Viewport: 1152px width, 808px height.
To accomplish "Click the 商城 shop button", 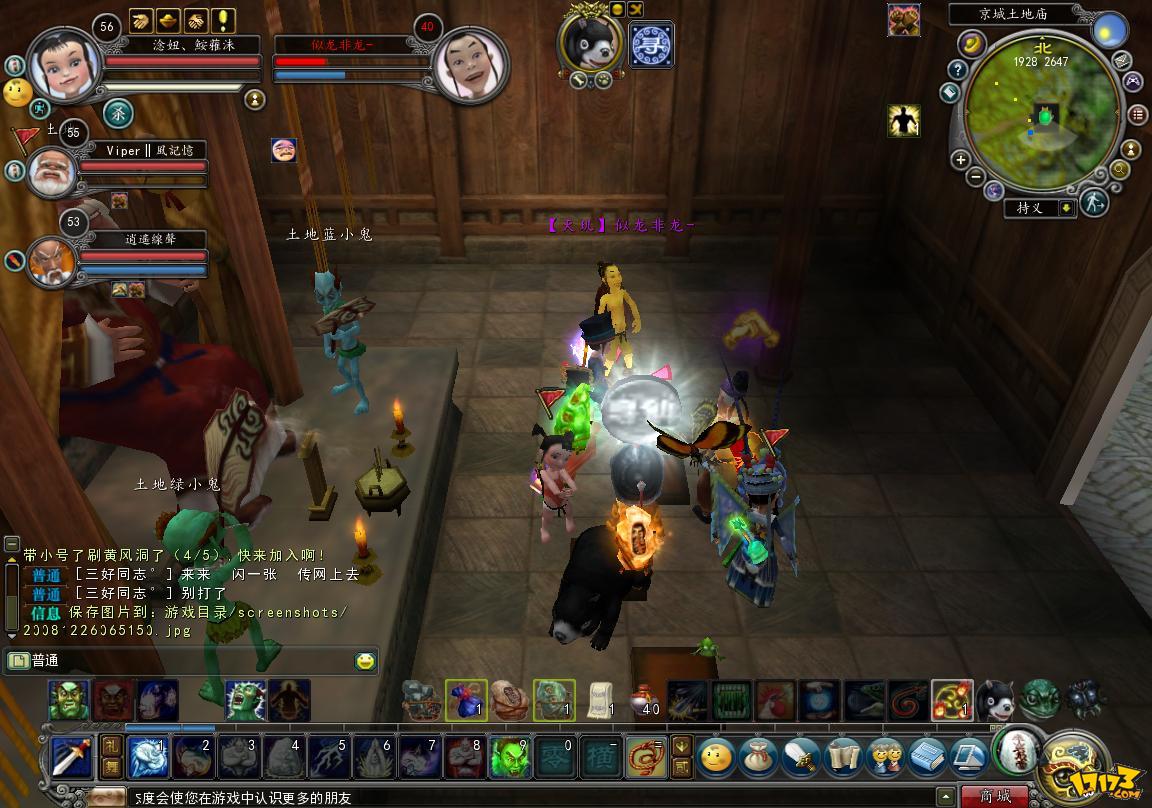I will pyautogui.click(x=995, y=797).
